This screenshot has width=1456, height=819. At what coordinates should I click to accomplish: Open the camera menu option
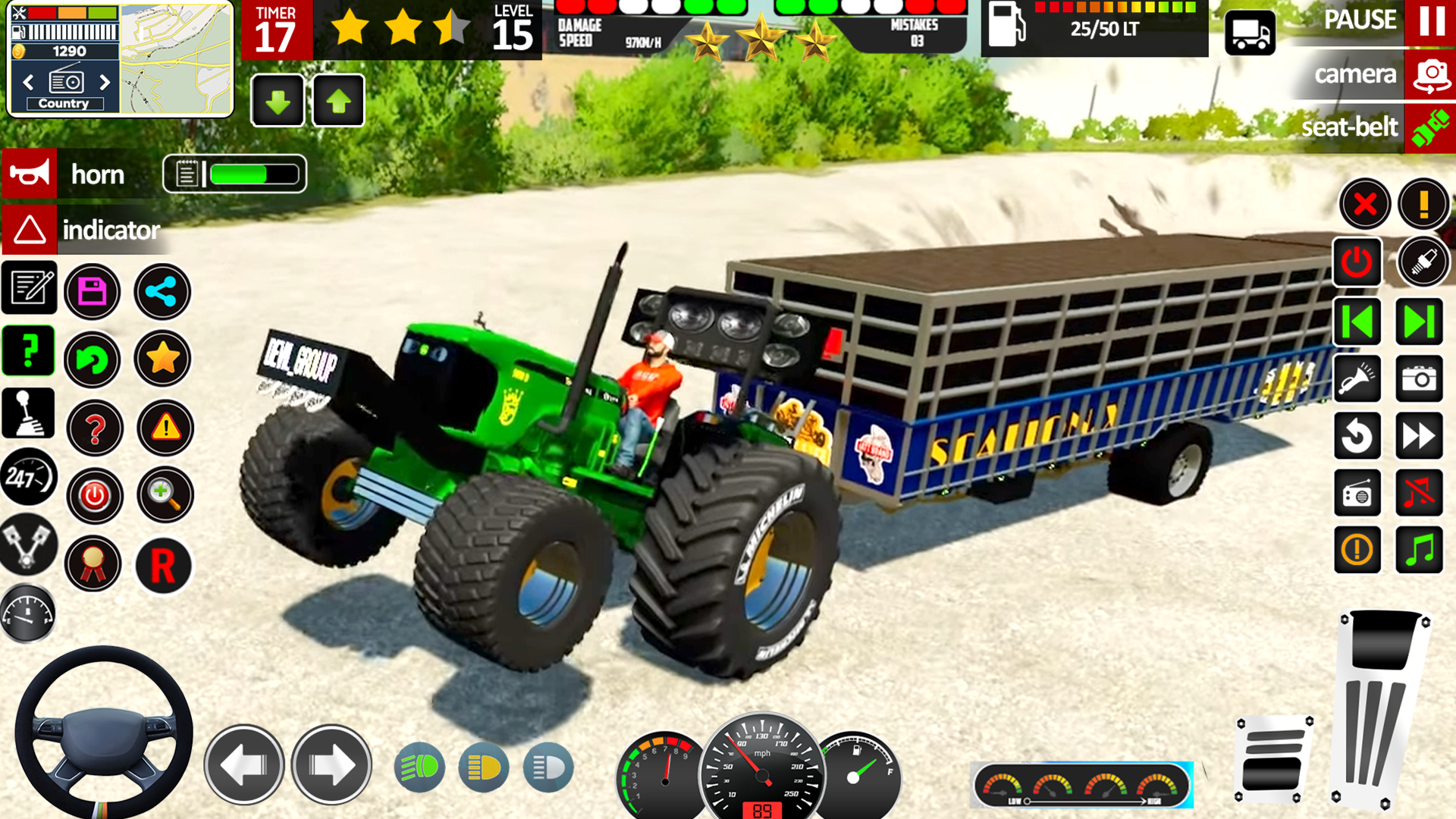(x=1357, y=74)
